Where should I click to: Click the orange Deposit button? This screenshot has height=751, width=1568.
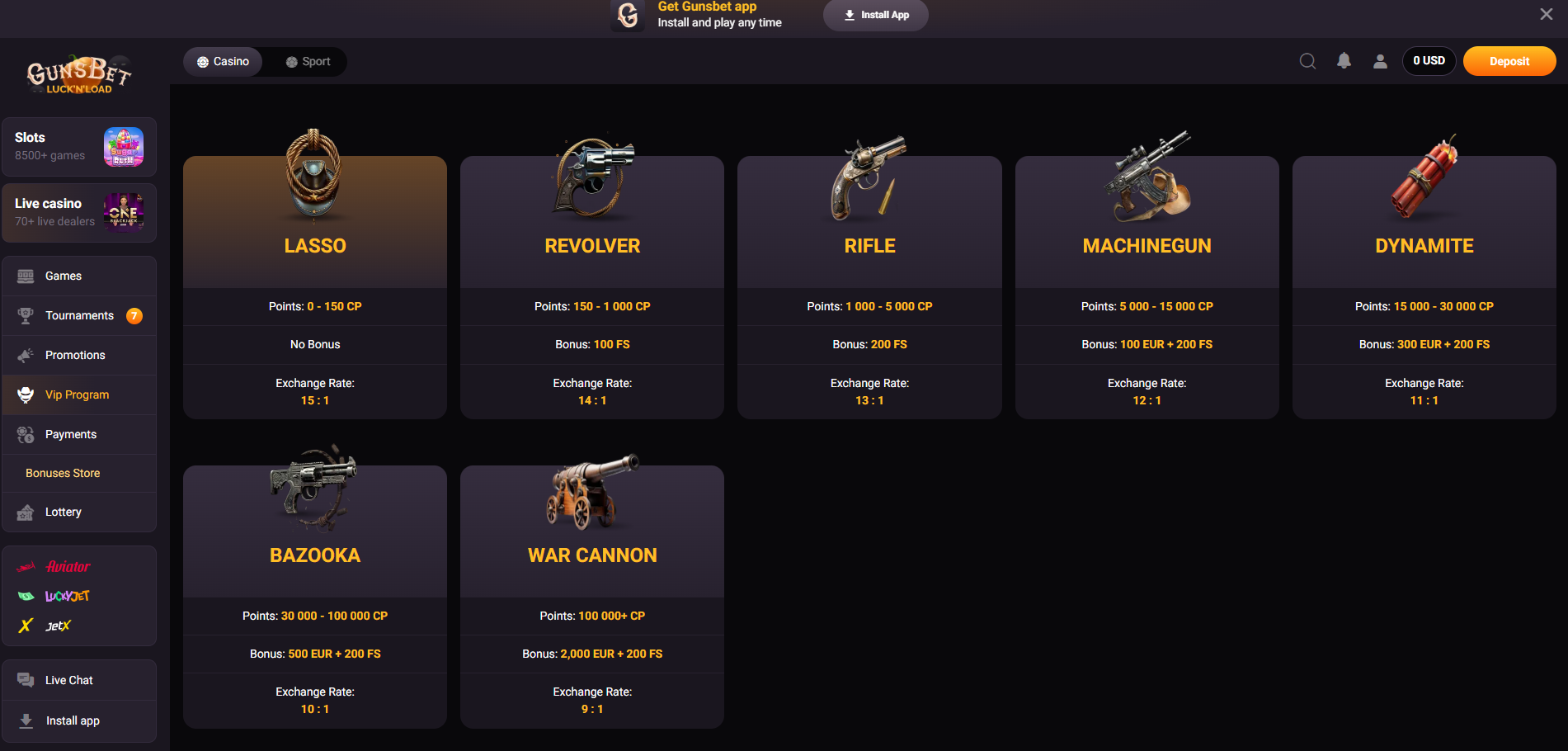(1509, 61)
